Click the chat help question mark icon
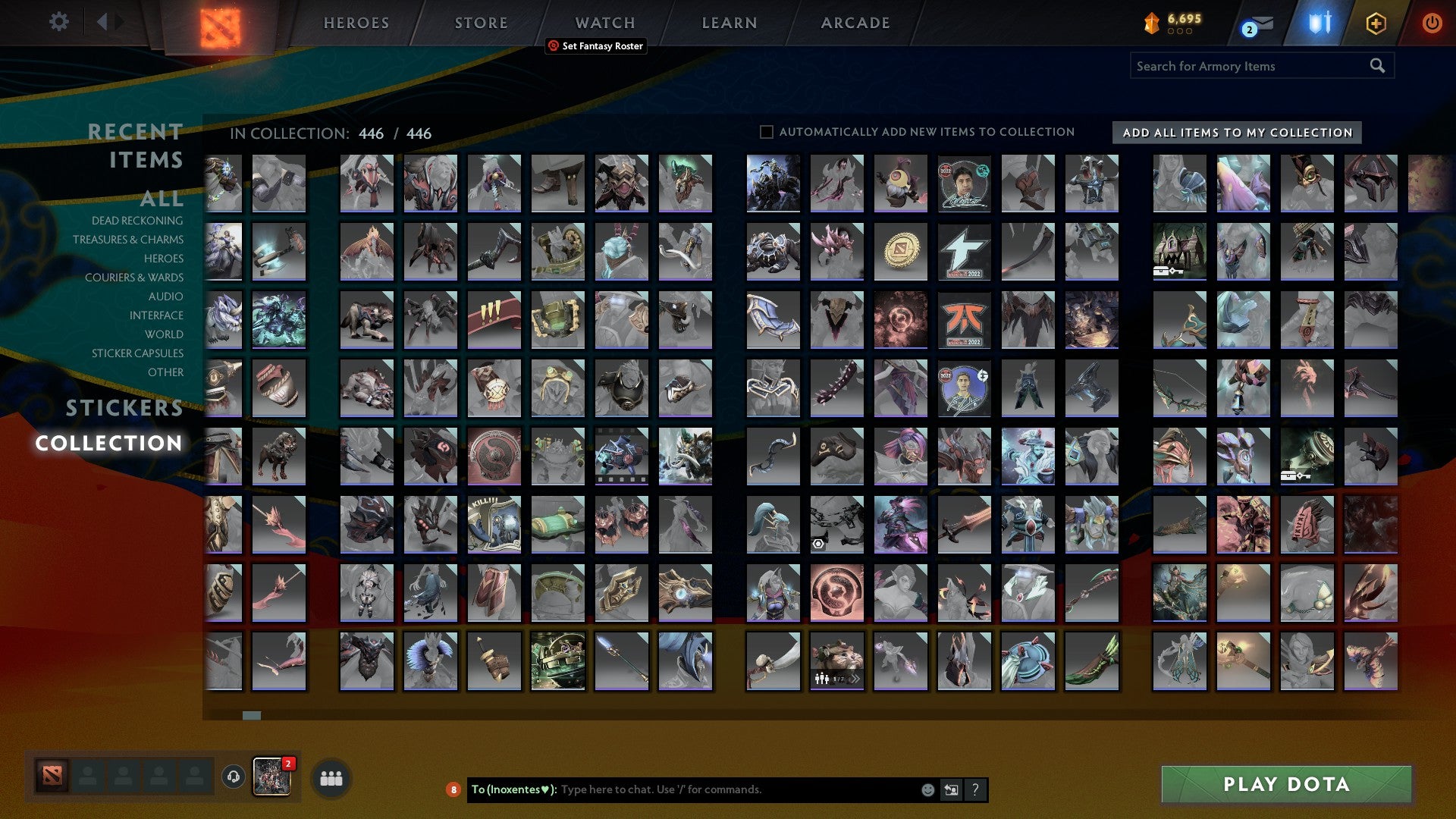Screen dimensions: 1456x819 click(x=976, y=789)
